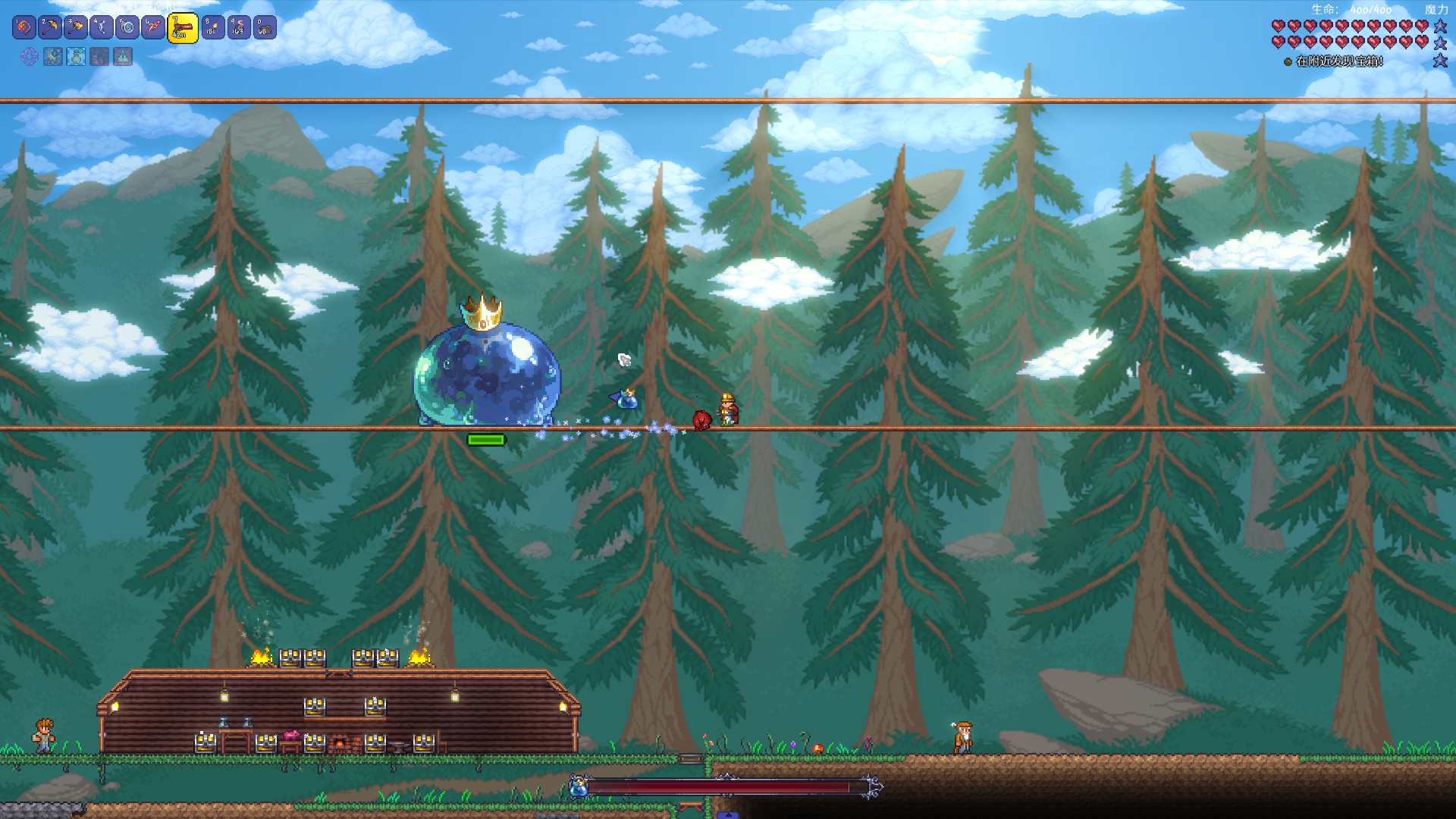Select the crimson rod in slot 6
Viewport: 1456px width, 819px height.
(153, 28)
